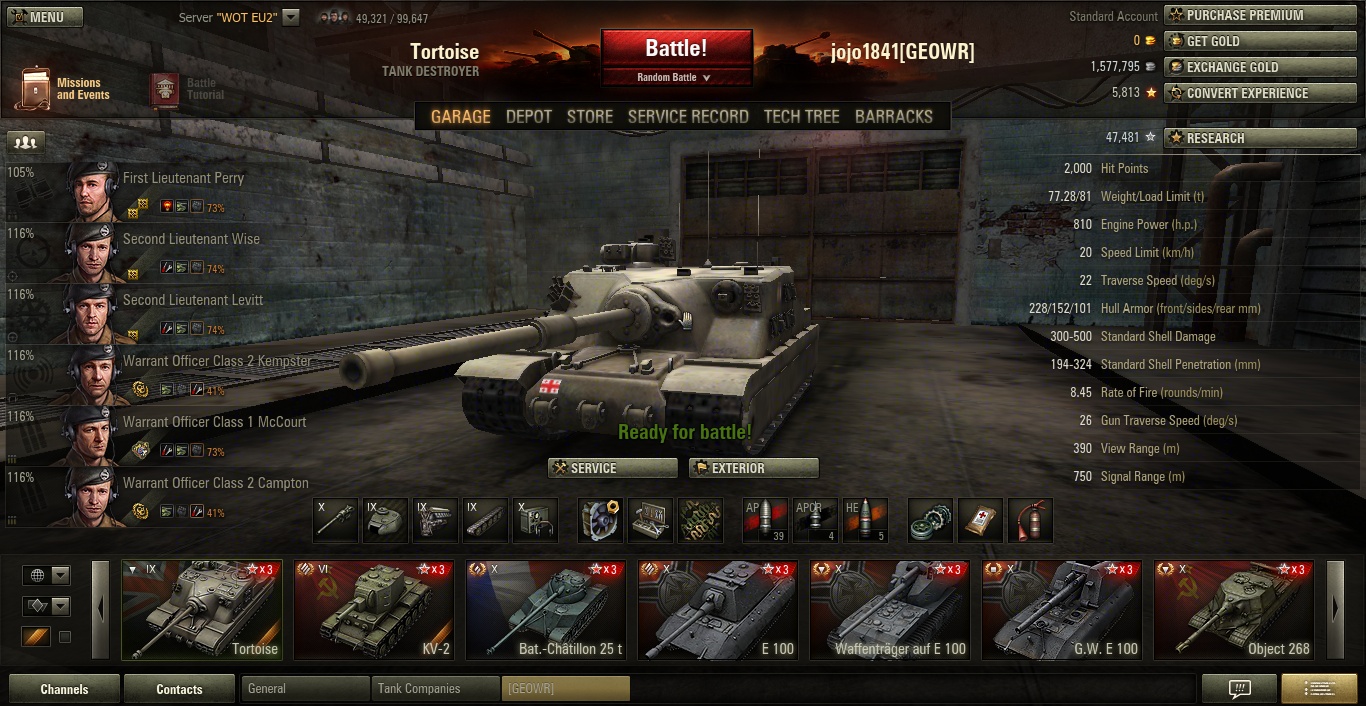Switch to the TECH TREE tab

tap(801, 117)
